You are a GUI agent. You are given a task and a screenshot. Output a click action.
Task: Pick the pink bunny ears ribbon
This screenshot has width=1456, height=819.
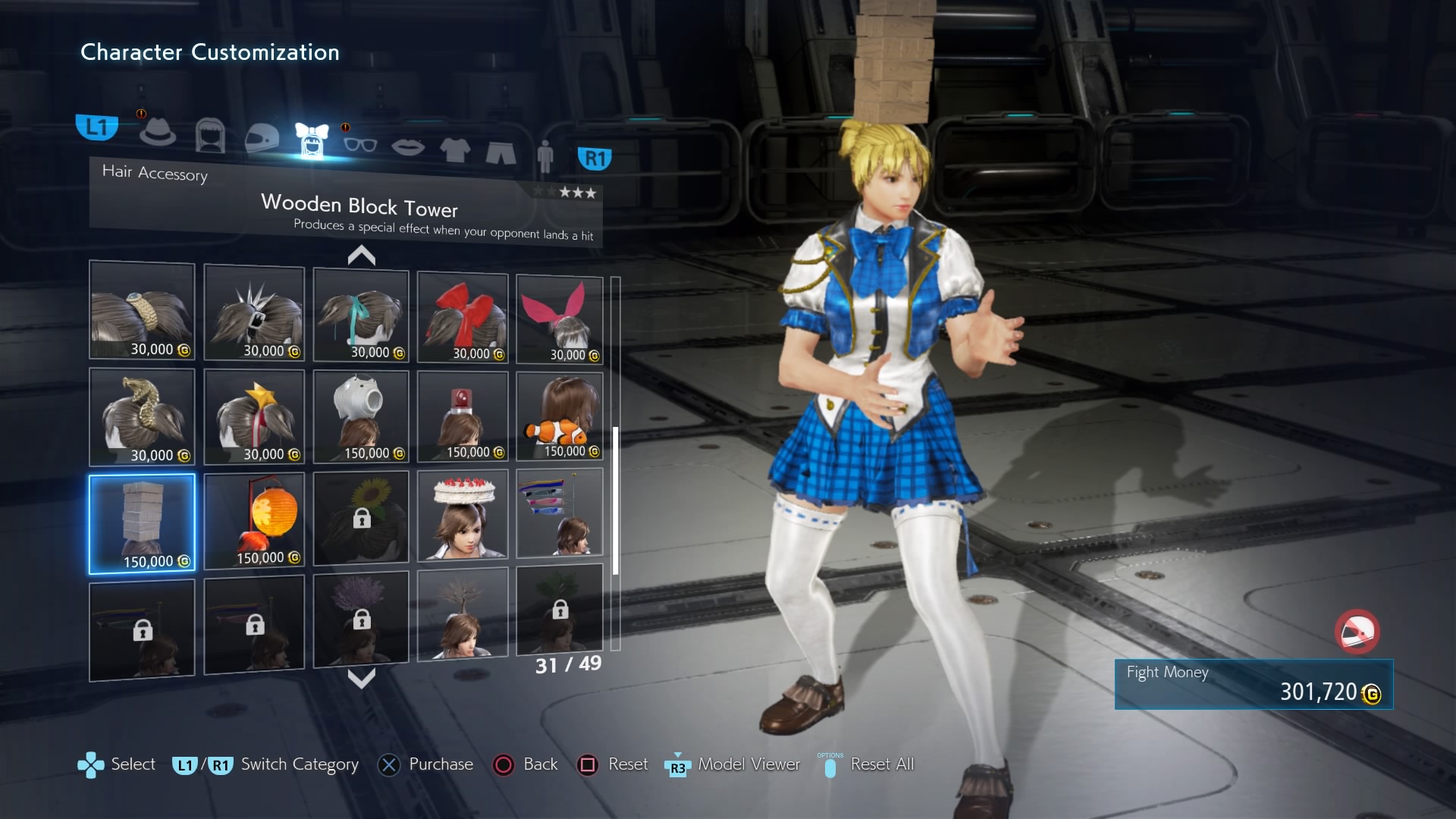(560, 319)
